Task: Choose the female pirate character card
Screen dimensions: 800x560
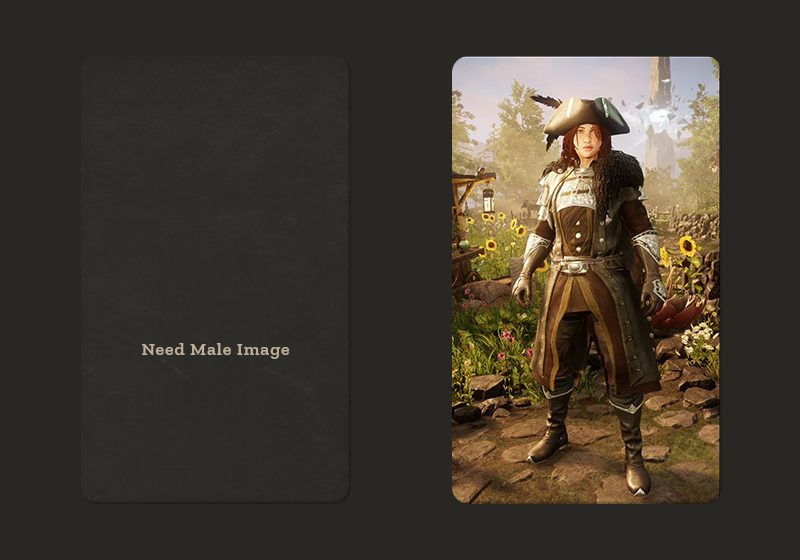Action: tap(585, 280)
